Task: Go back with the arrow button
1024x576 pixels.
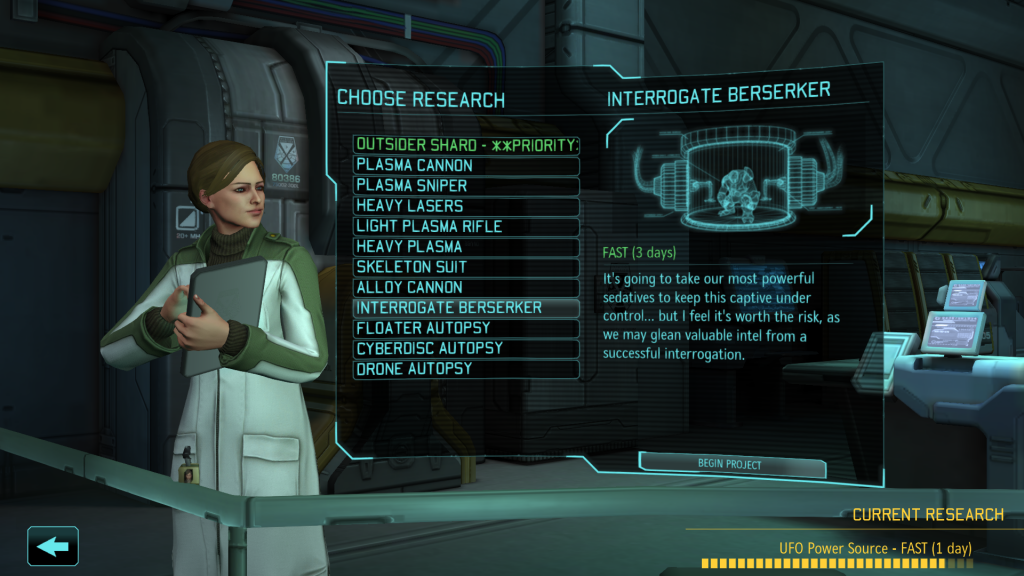Action: coord(53,546)
